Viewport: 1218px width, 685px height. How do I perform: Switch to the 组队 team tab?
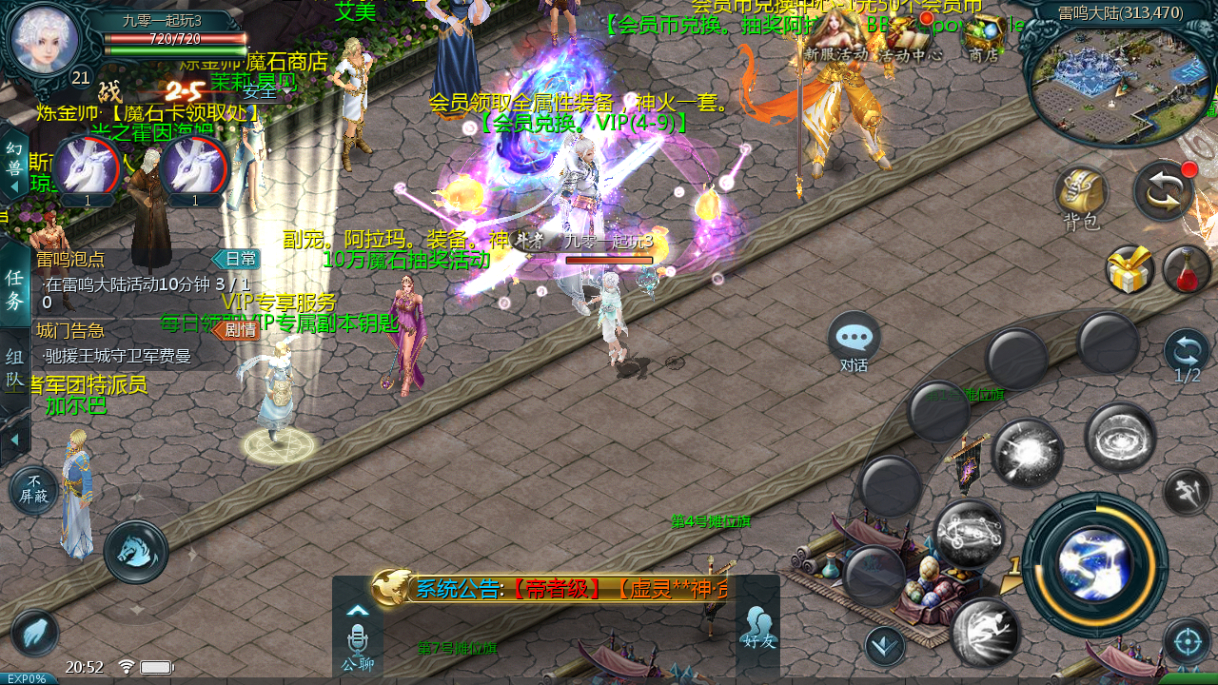[x=15, y=367]
